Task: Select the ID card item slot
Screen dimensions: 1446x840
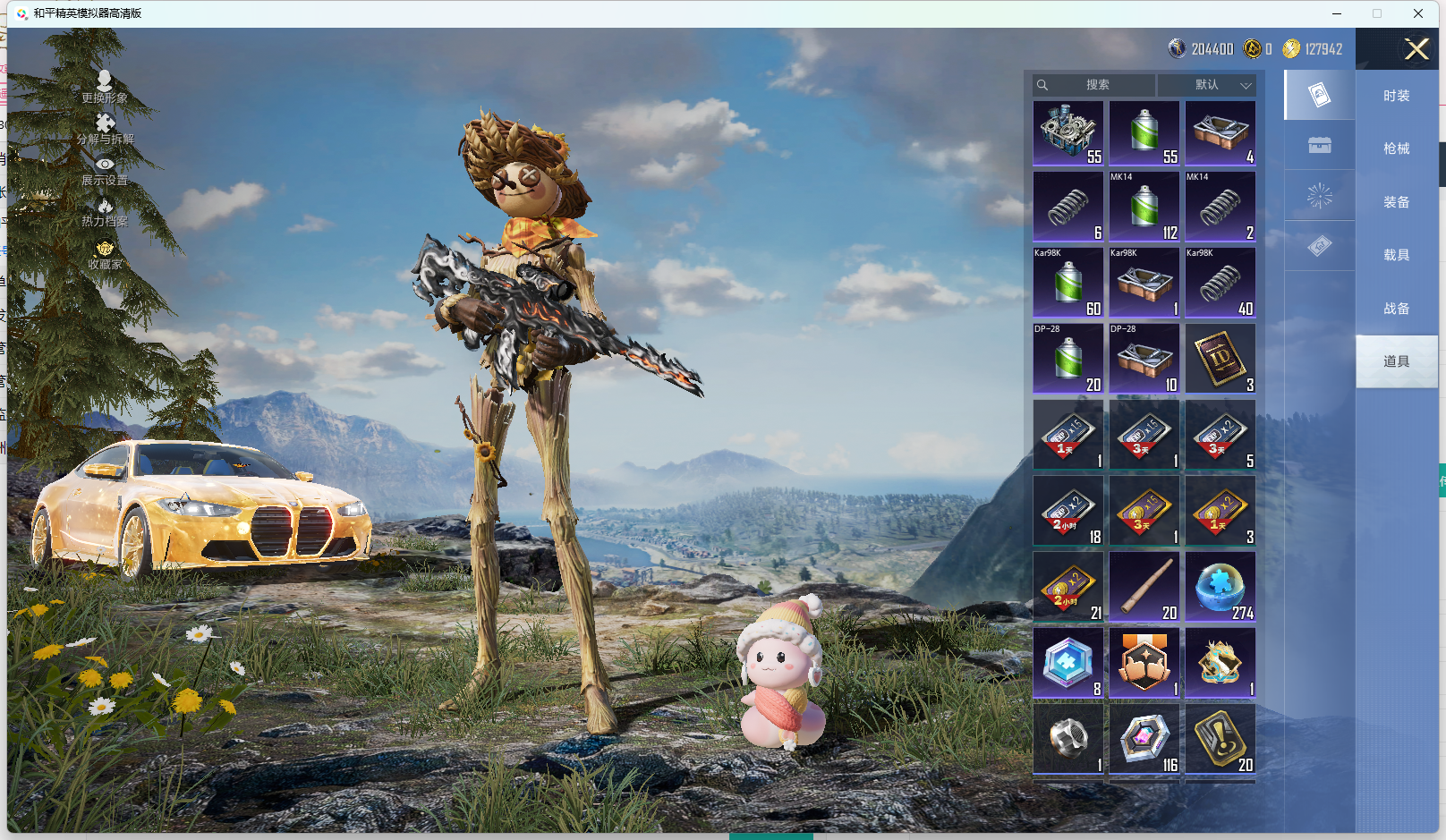Action: pos(1221,359)
